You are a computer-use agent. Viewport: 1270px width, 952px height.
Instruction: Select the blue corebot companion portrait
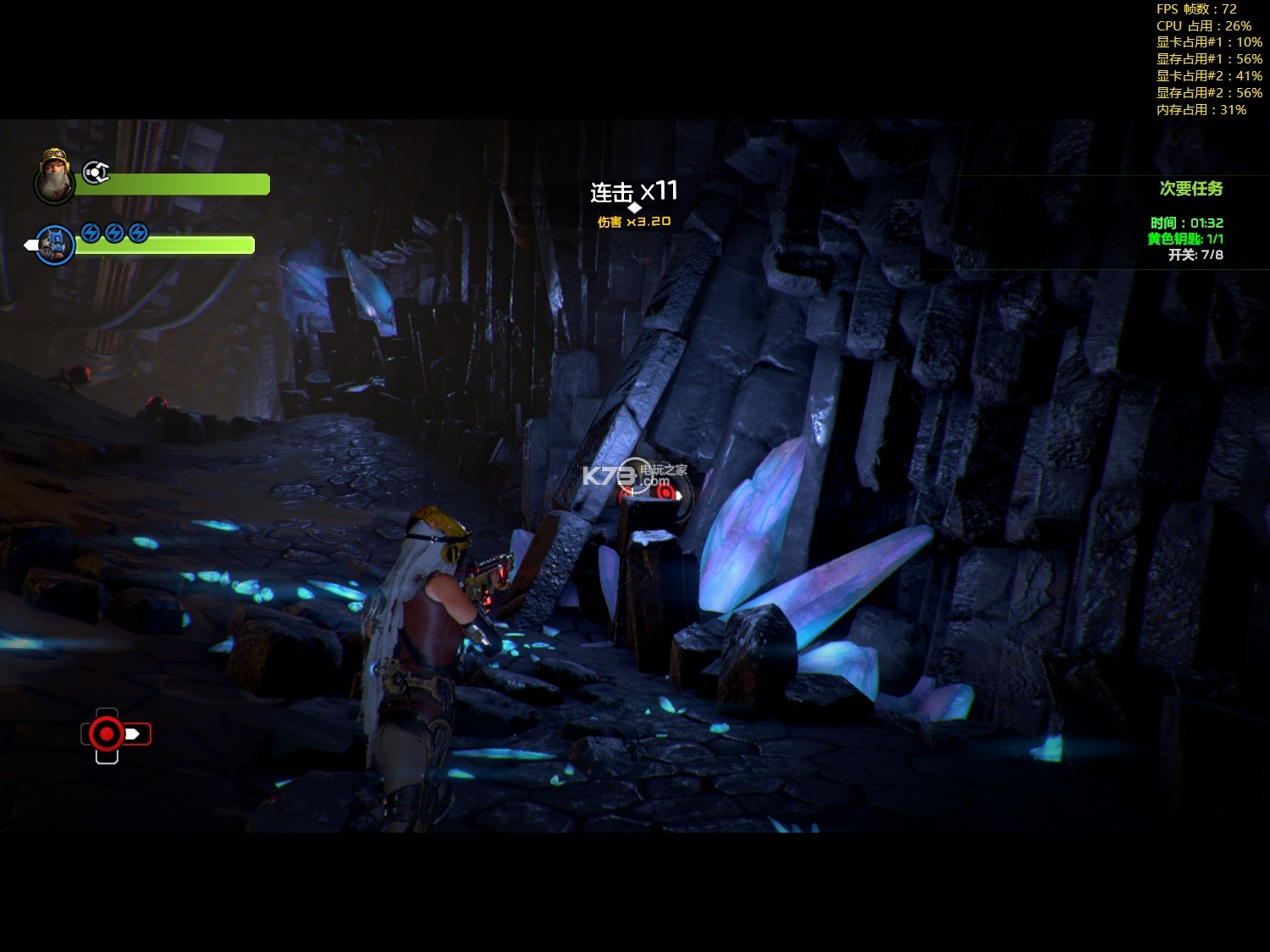pyautogui.click(x=55, y=245)
